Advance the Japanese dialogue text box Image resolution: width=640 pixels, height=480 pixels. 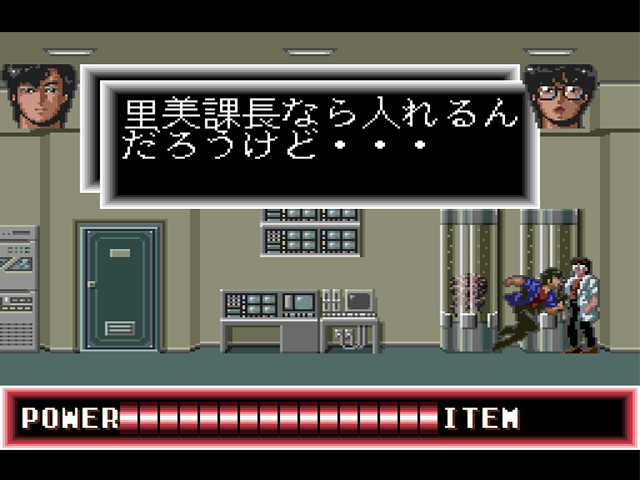[x=318, y=135]
